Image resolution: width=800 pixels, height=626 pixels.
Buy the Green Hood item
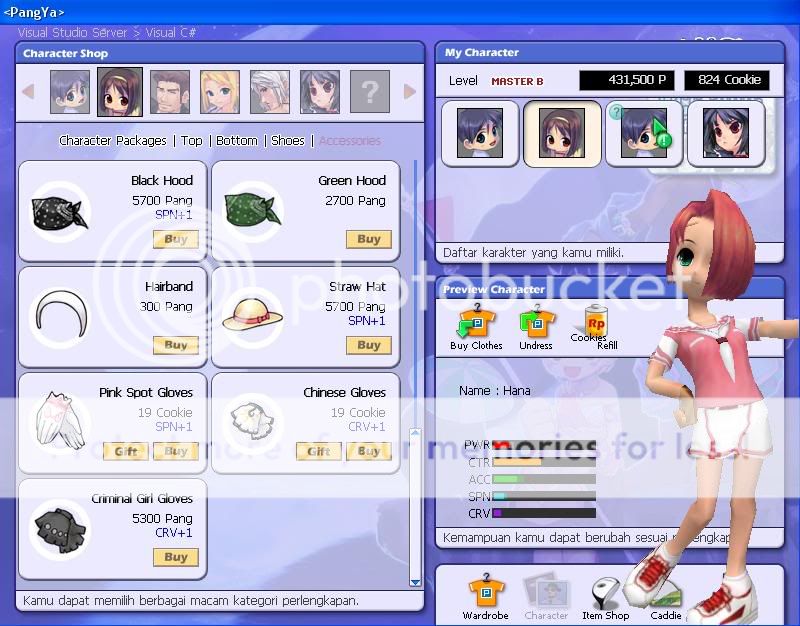(368, 239)
